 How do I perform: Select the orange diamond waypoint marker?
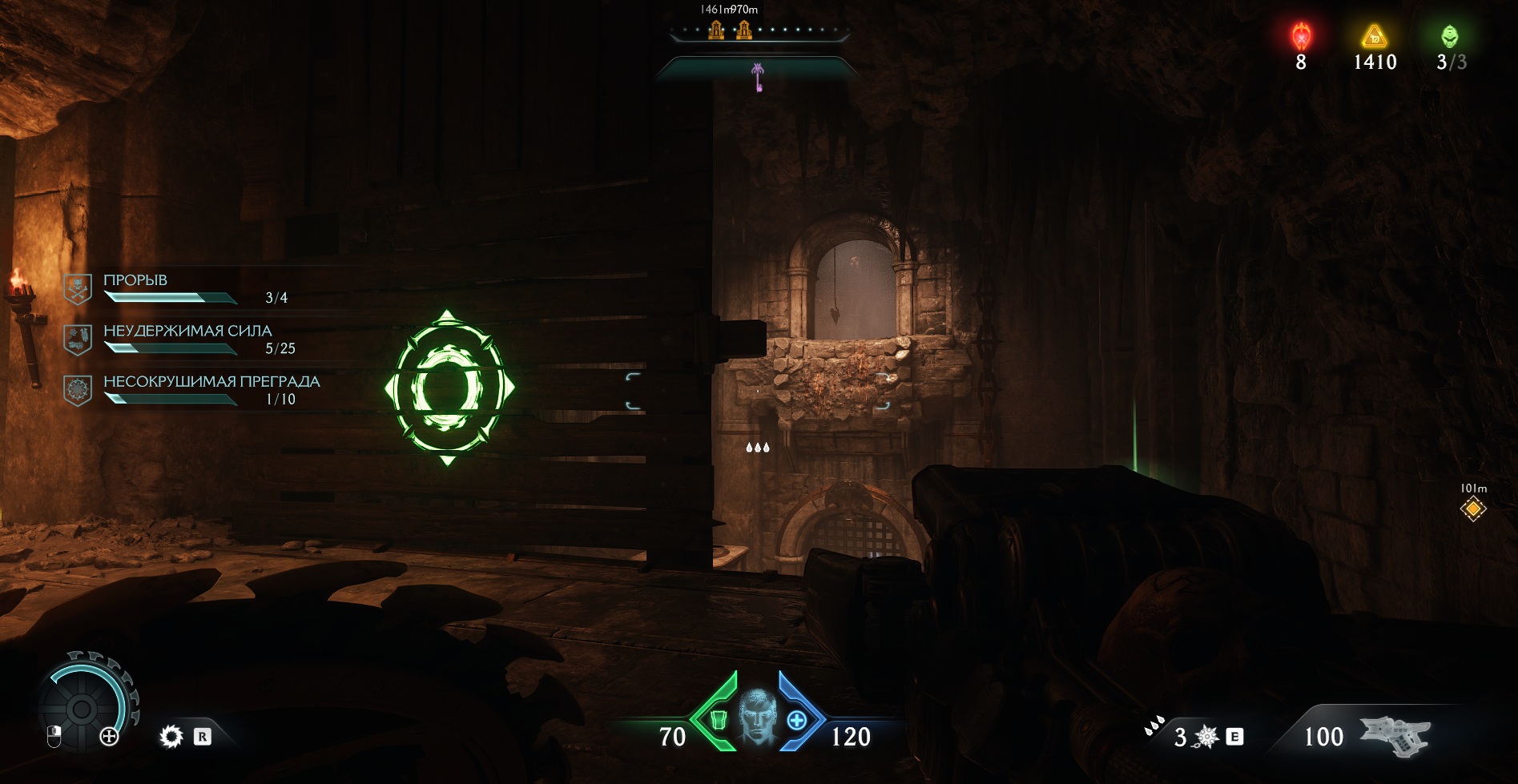coord(1472,509)
